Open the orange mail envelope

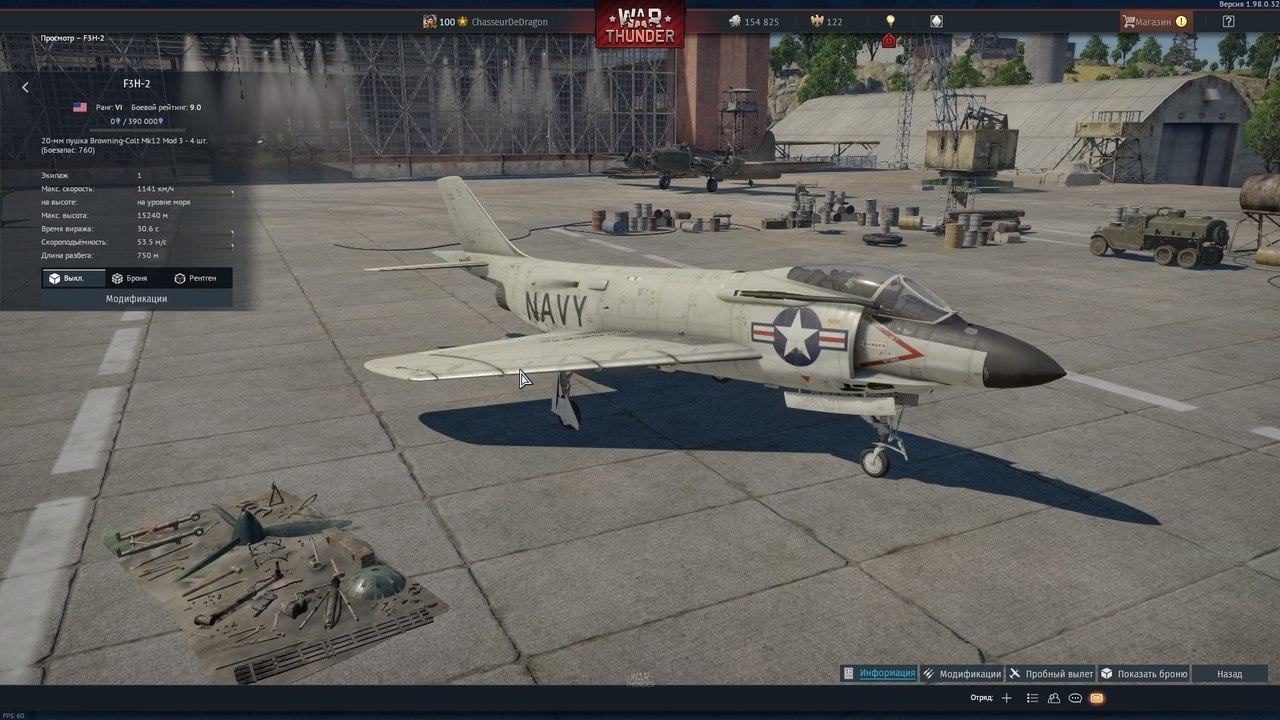pyautogui.click(x=1097, y=698)
